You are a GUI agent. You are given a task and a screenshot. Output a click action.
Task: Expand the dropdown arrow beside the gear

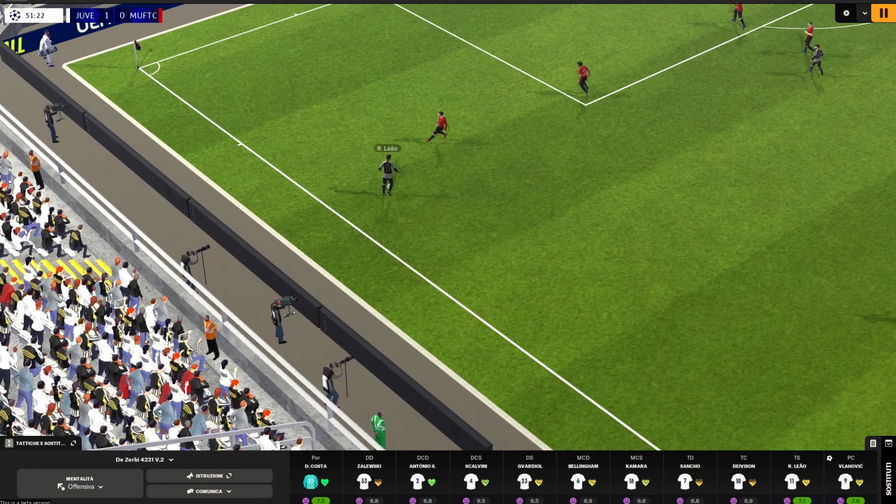click(865, 13)
